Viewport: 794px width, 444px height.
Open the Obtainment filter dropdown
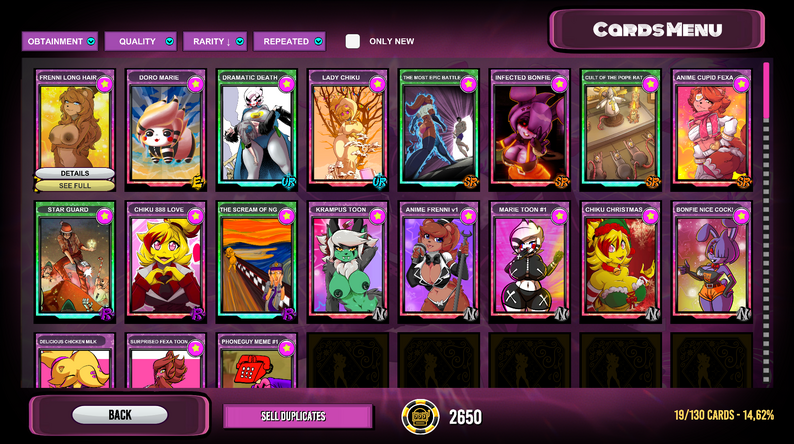61,41
